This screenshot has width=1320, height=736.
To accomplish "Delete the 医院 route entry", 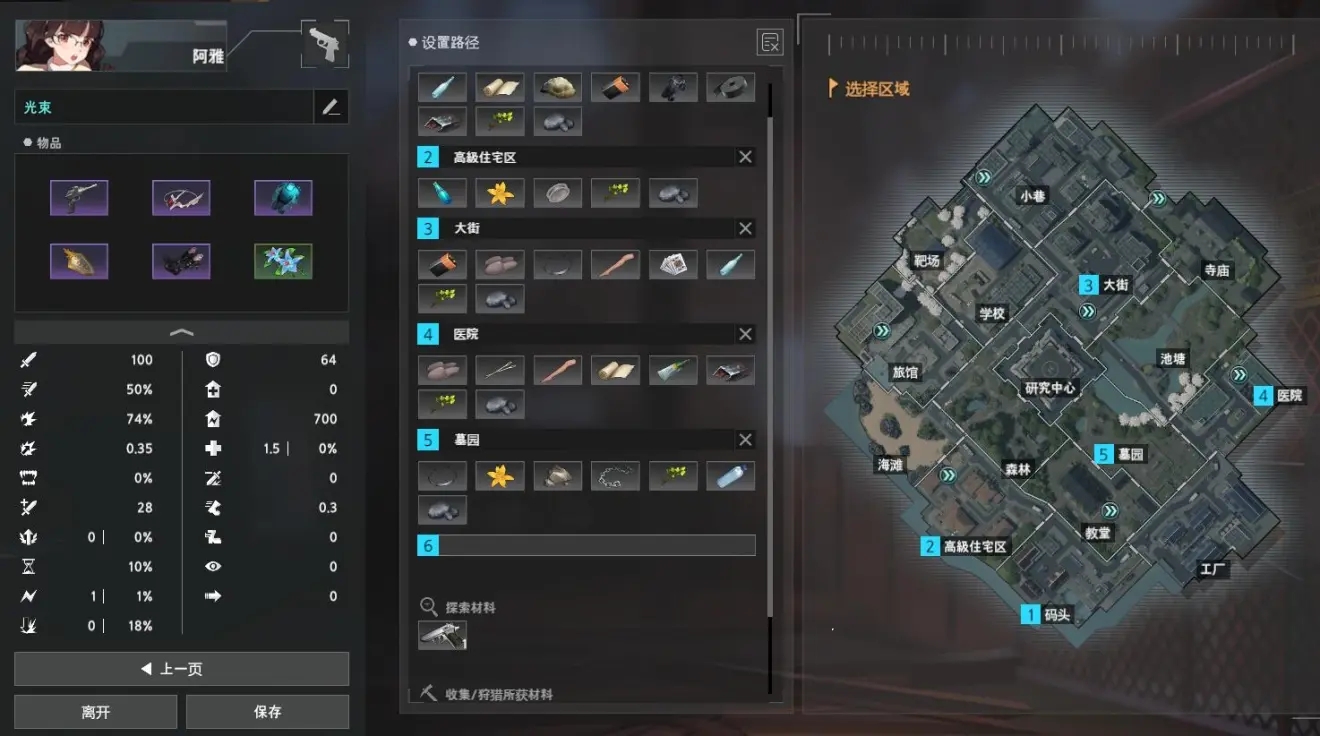I will pyautogui.click(x=745, y=334).
